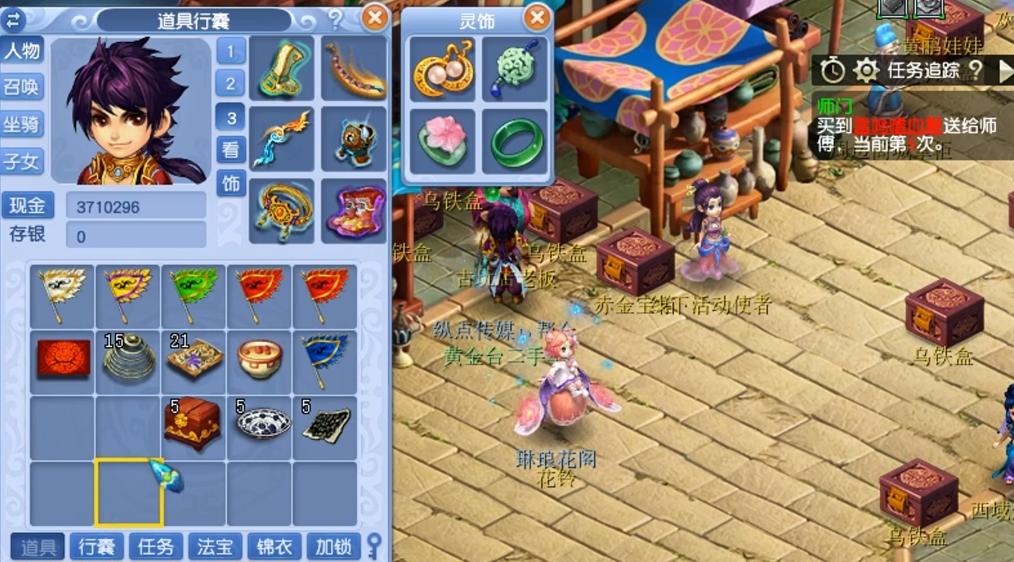Open the 召唤 summon tab
Image resolution: width=1014 pixels, height=562 pixels.
[22, 87]
